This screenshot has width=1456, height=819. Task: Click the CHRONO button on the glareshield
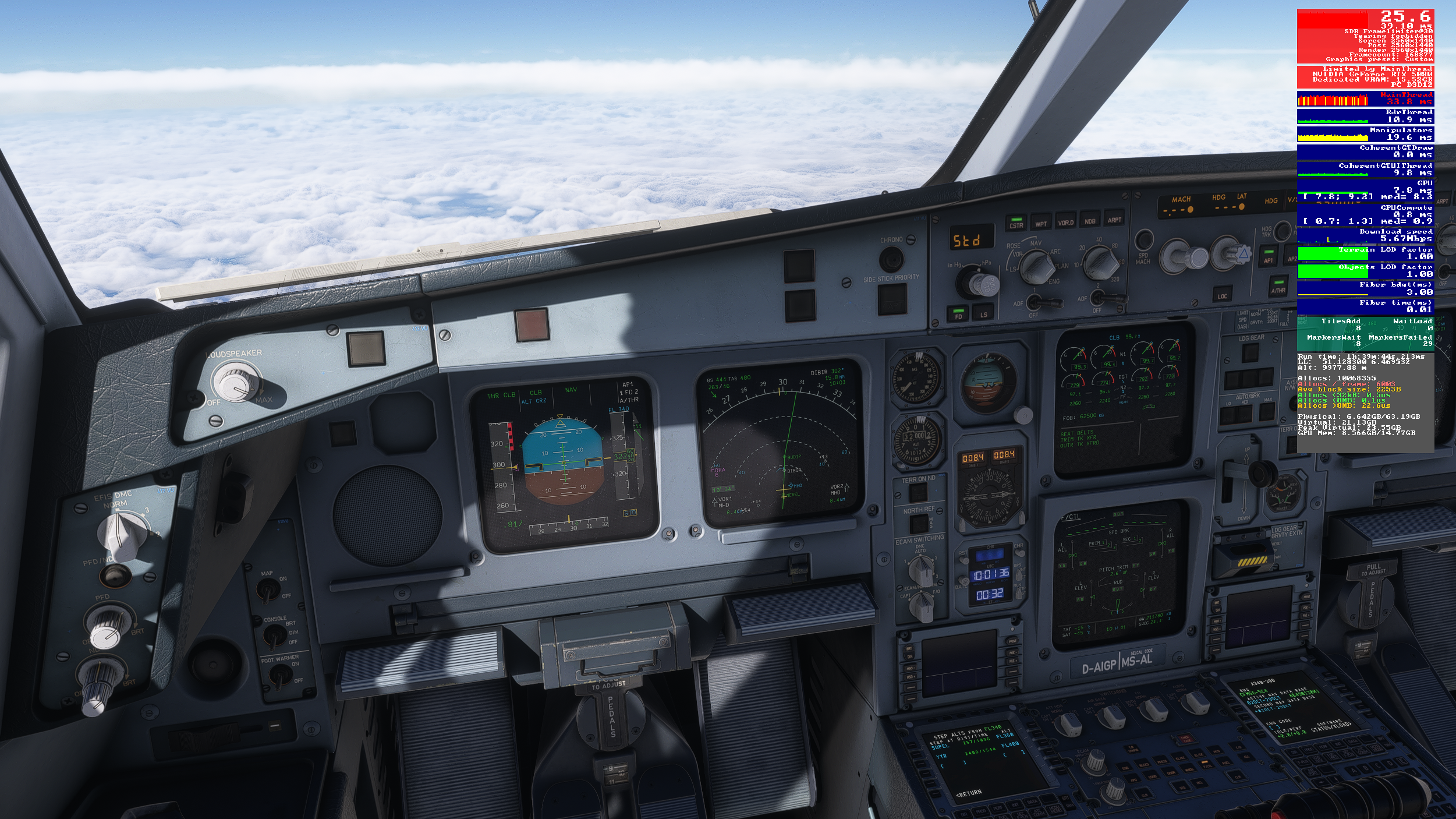coord(891,258)
